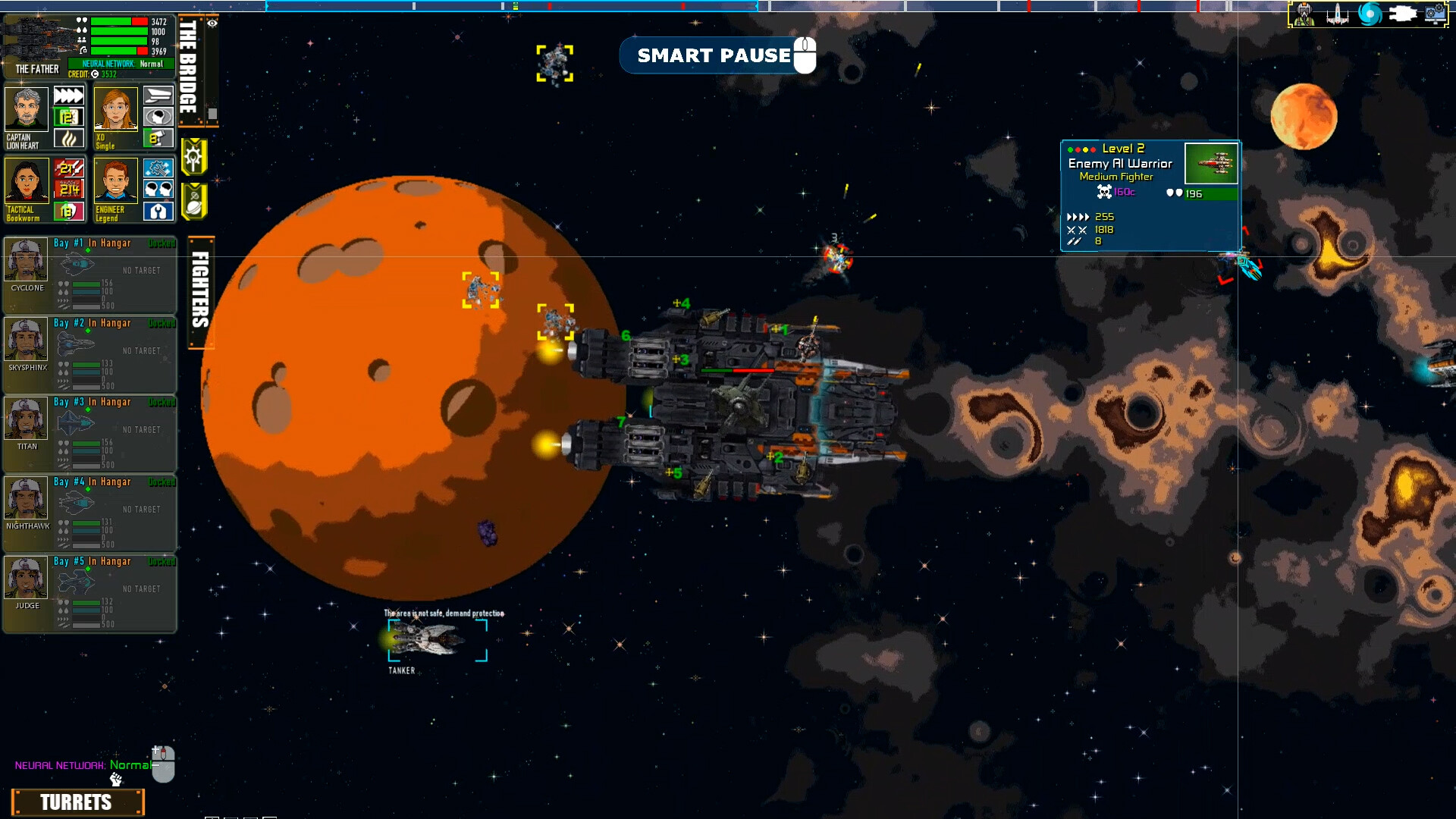Select The Bridge side tab
The image size is (1456, 819).
pos(188,67)
